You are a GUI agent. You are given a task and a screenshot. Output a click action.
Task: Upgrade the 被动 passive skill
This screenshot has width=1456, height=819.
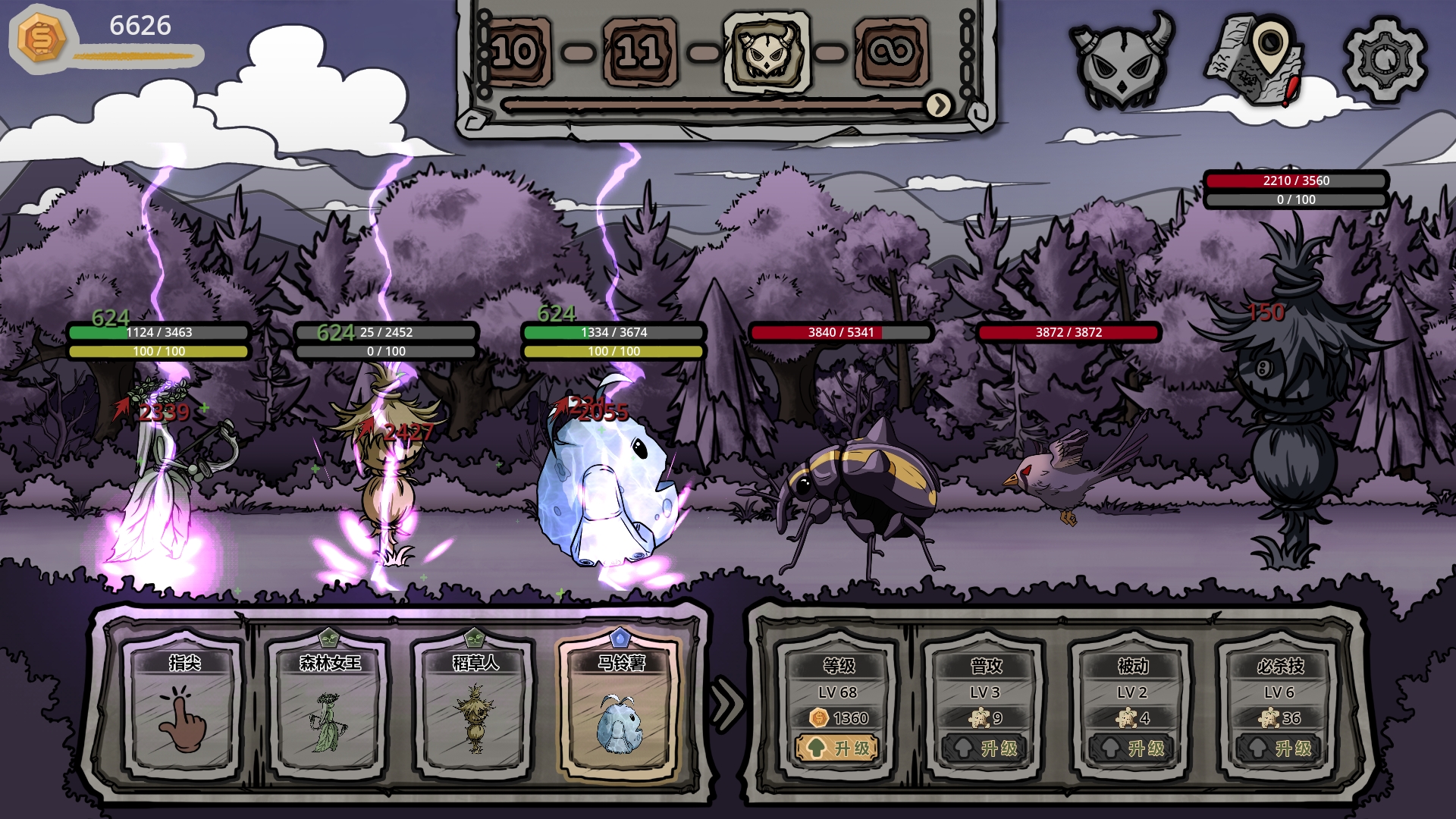(1131, 748)
